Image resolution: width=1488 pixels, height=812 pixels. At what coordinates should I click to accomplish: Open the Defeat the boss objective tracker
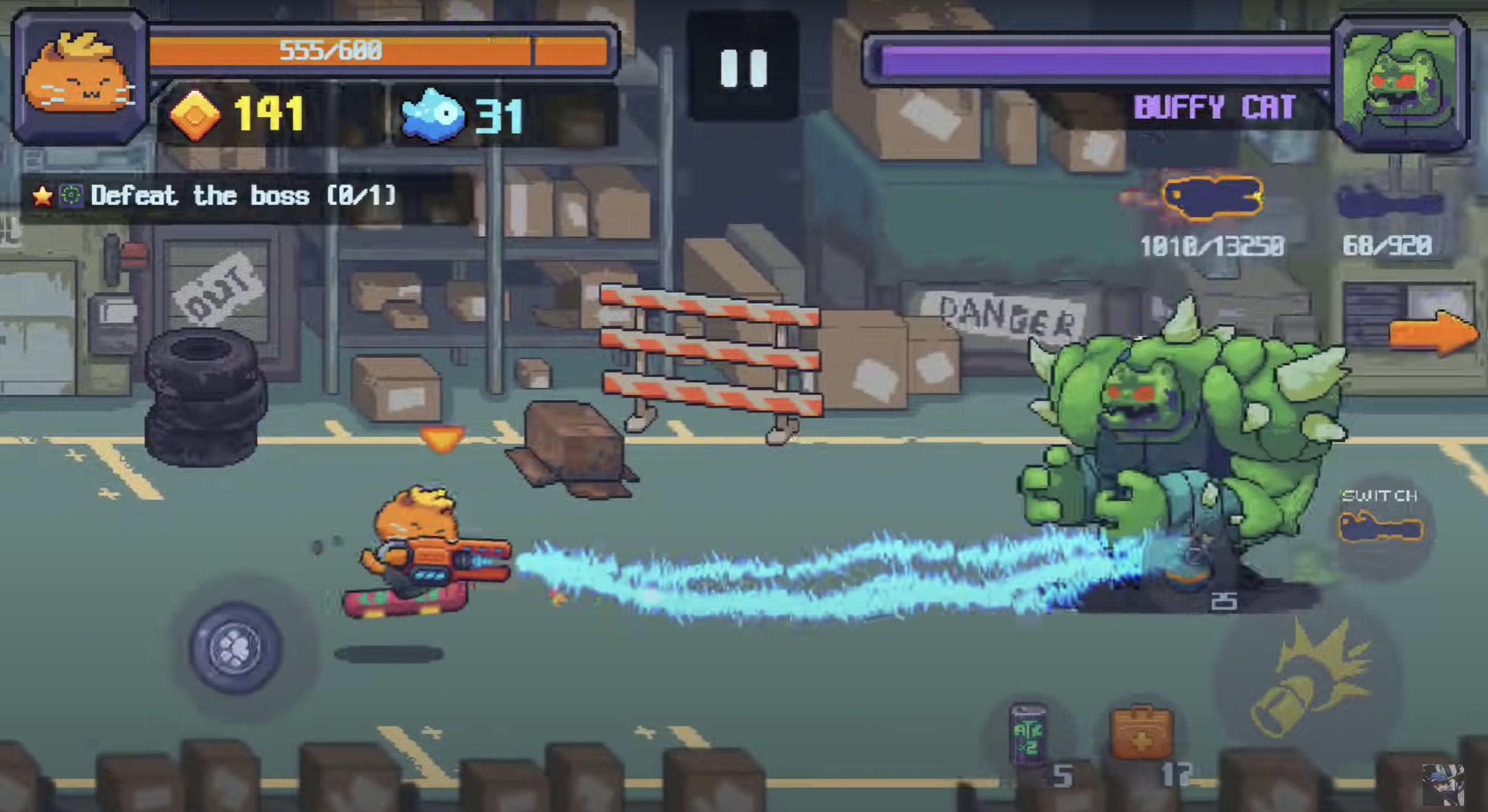pyautogui.click(x=214, y=197)
